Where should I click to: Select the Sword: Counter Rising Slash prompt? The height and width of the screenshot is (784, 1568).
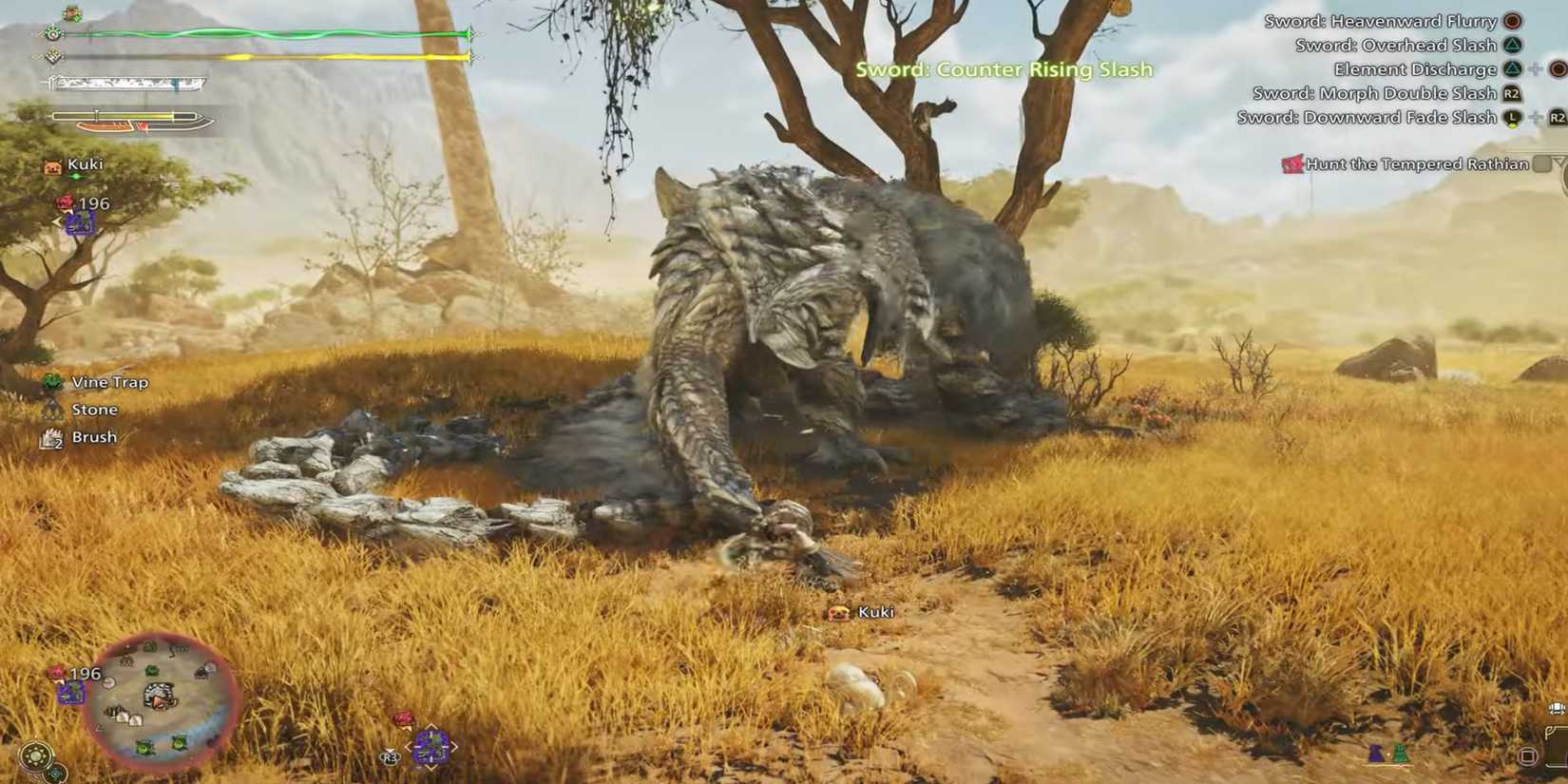click(x=1003, y=69)
